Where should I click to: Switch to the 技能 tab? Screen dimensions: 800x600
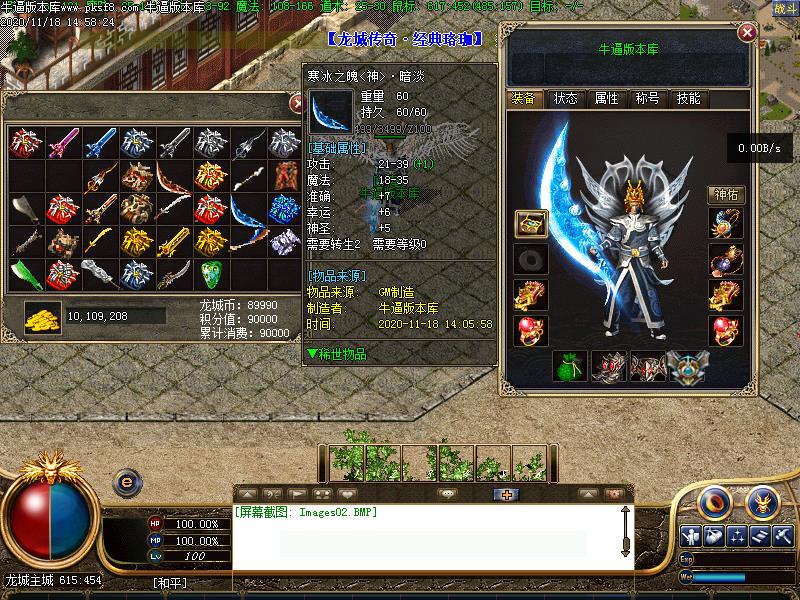click(688, 98)
